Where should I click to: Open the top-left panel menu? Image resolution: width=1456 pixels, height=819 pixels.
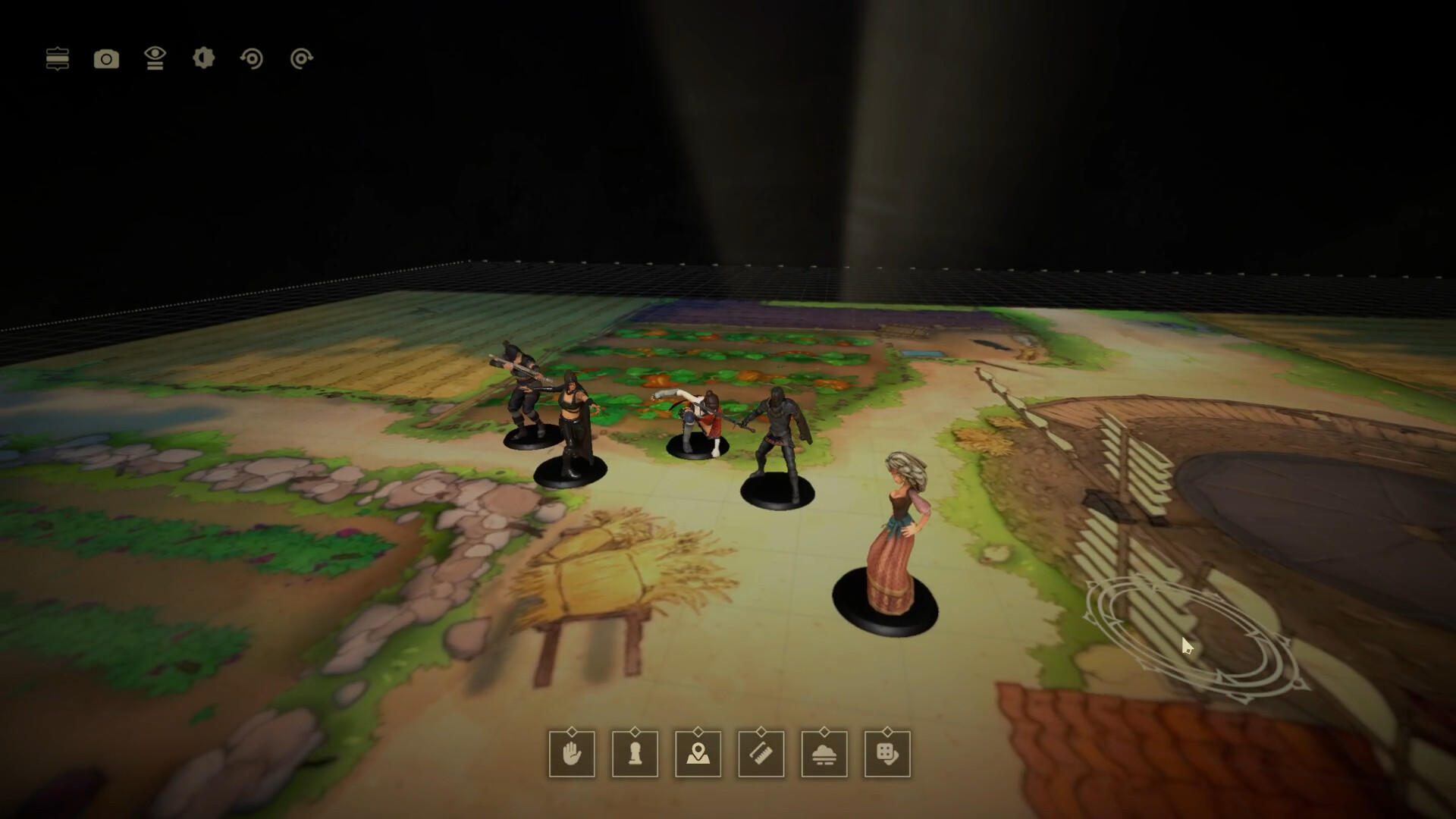click(x=58, y=59)
